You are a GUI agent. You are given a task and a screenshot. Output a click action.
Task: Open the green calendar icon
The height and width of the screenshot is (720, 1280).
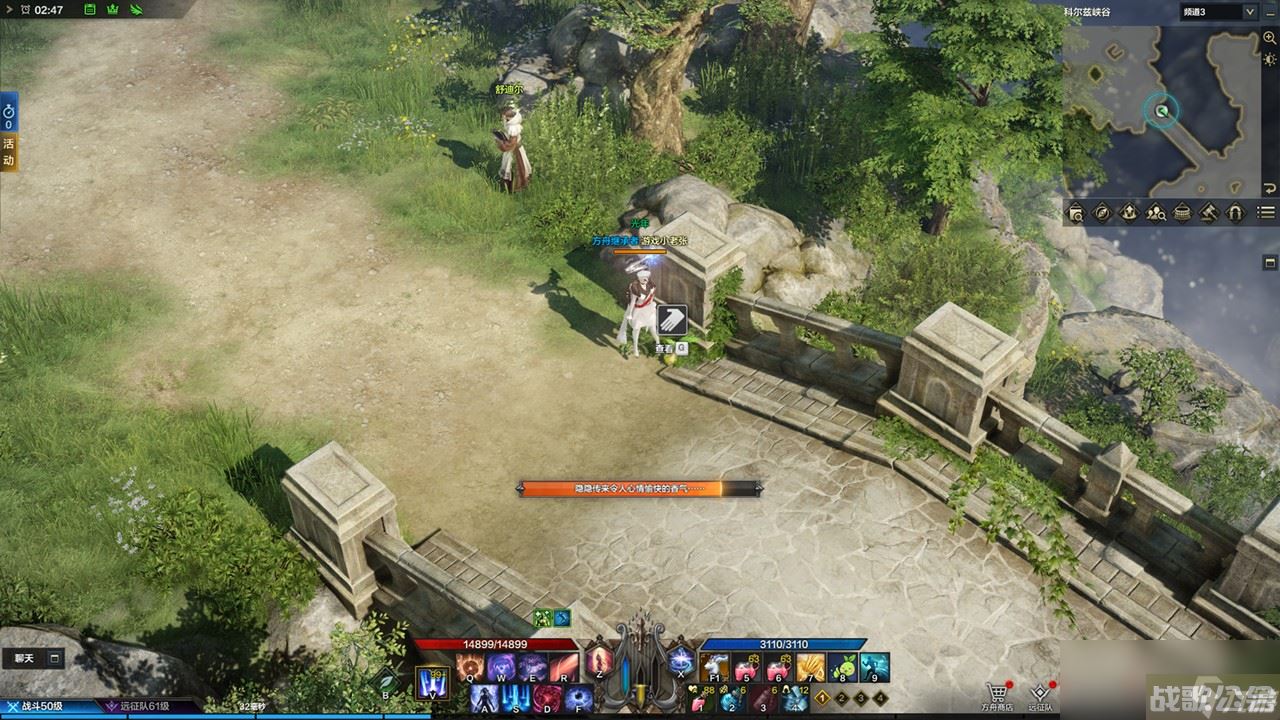[x=90, y=10]
